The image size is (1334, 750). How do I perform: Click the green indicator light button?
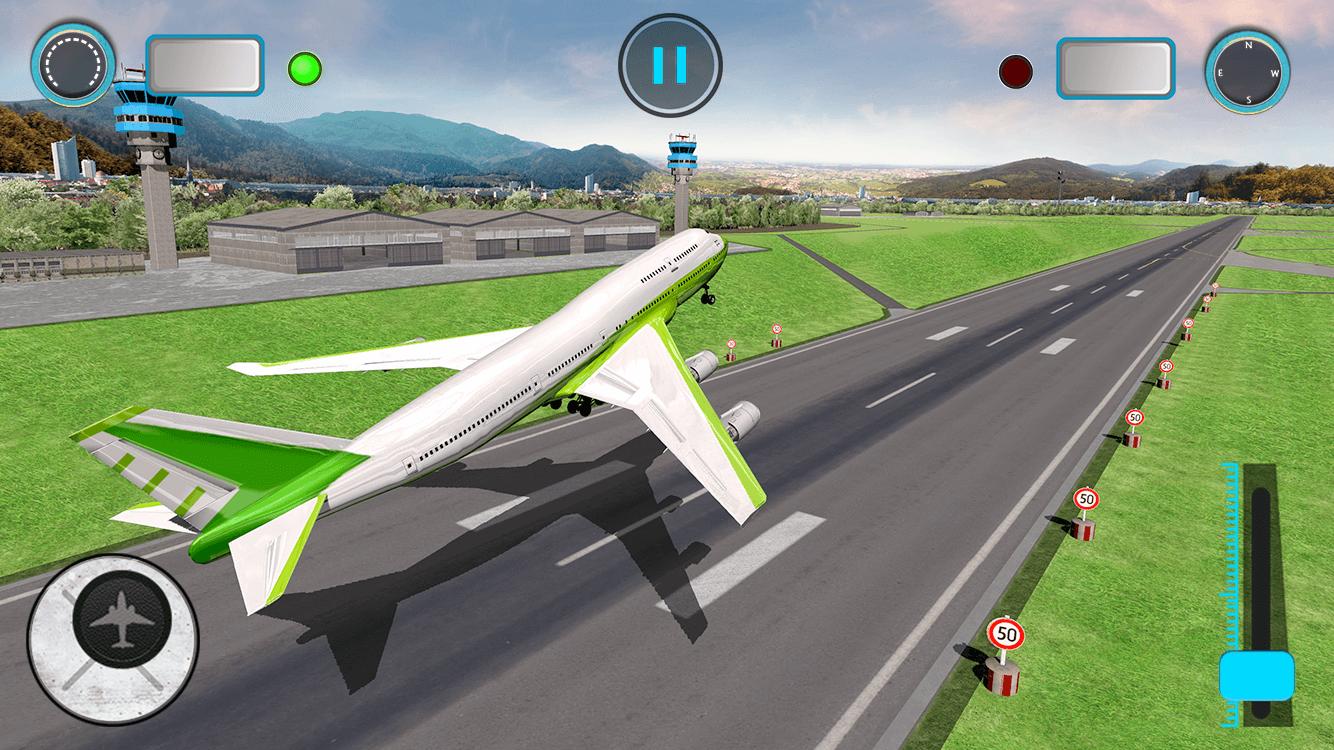tap(304, 69)
